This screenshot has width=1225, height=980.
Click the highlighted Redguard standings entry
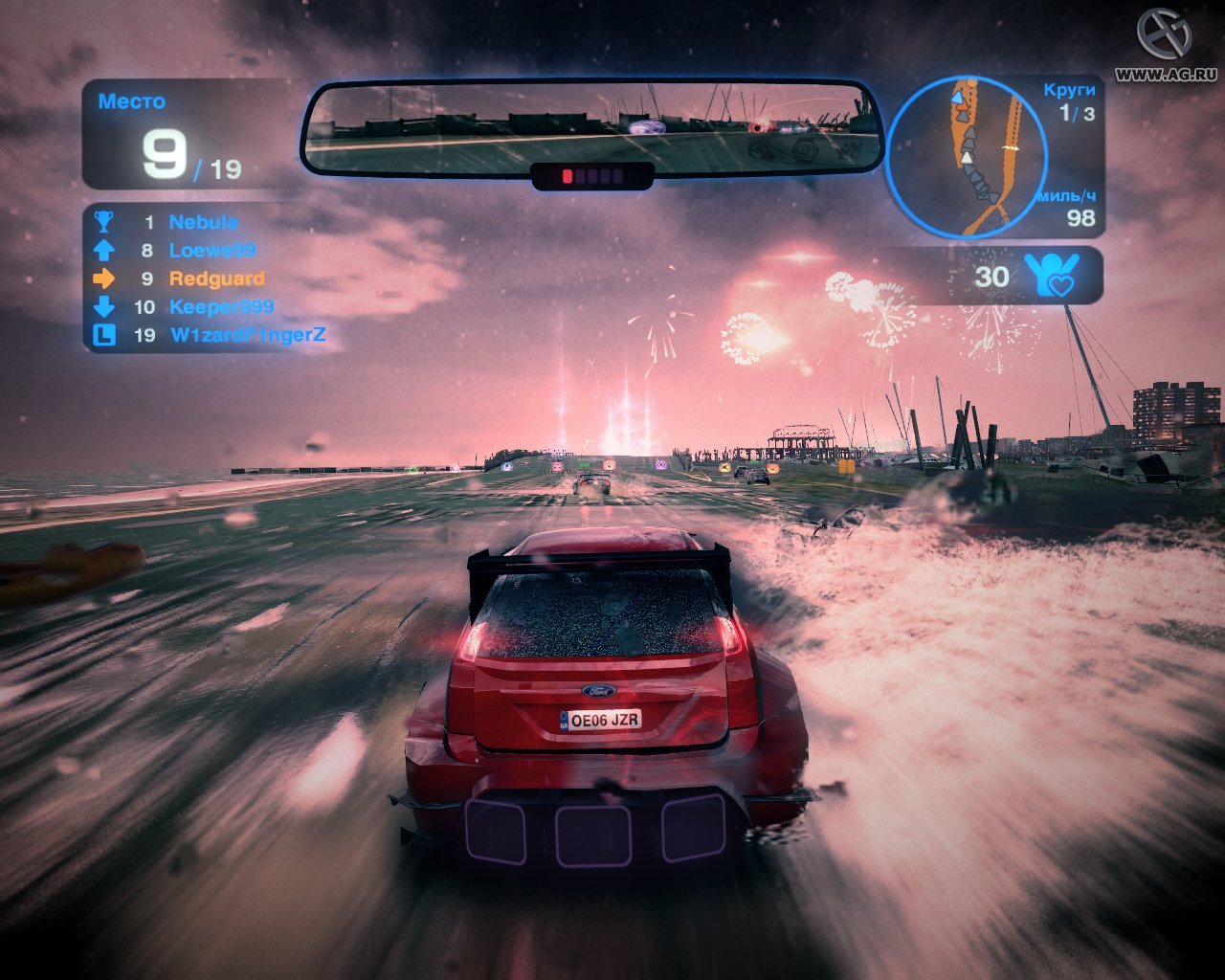tap(216, 278)
